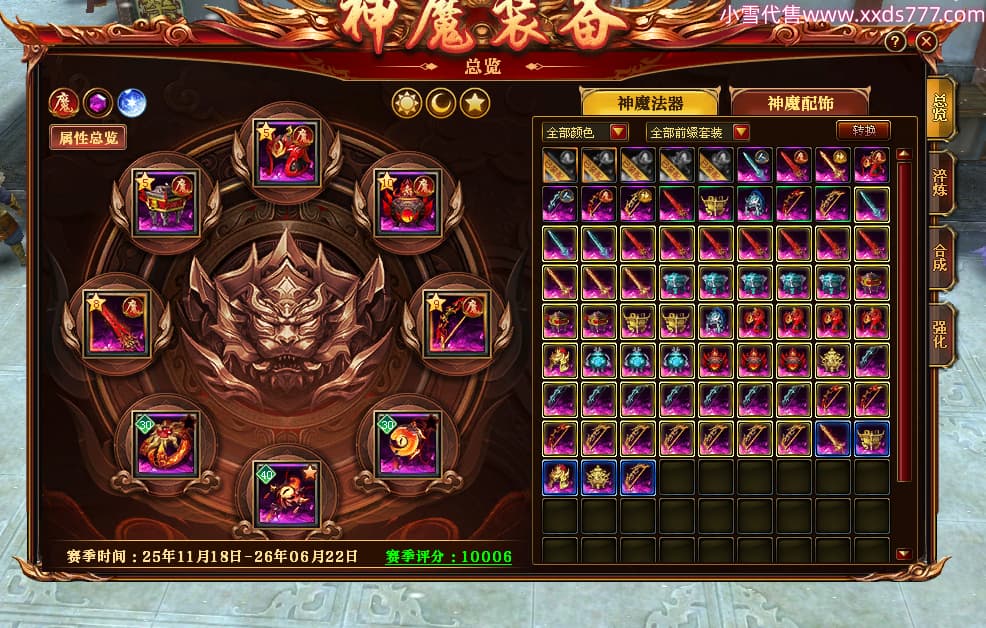Open the 属性总览 attribute overview
986x628 pixels.
88,137
